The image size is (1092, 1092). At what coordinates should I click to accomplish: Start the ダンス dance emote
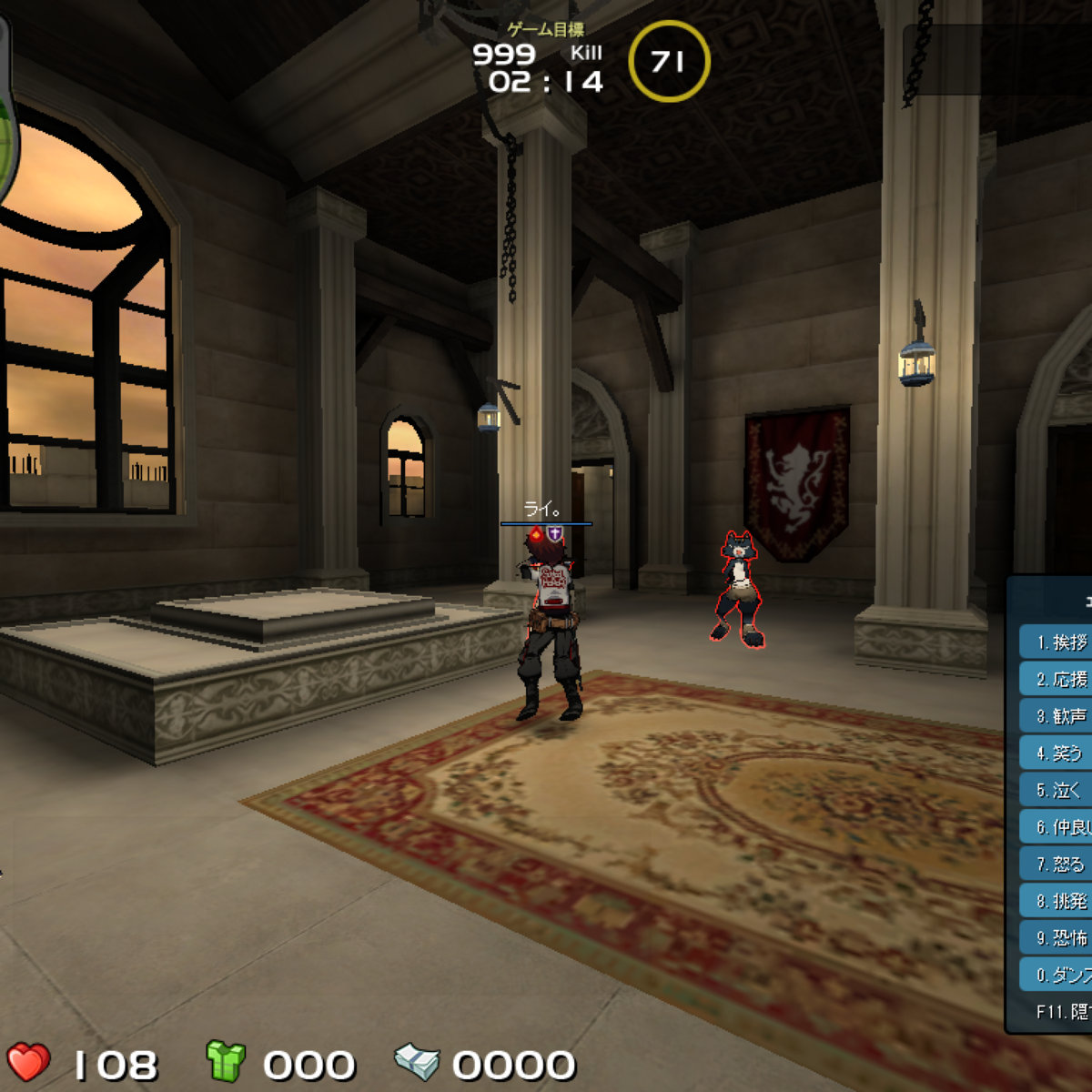pos(1057,975)
